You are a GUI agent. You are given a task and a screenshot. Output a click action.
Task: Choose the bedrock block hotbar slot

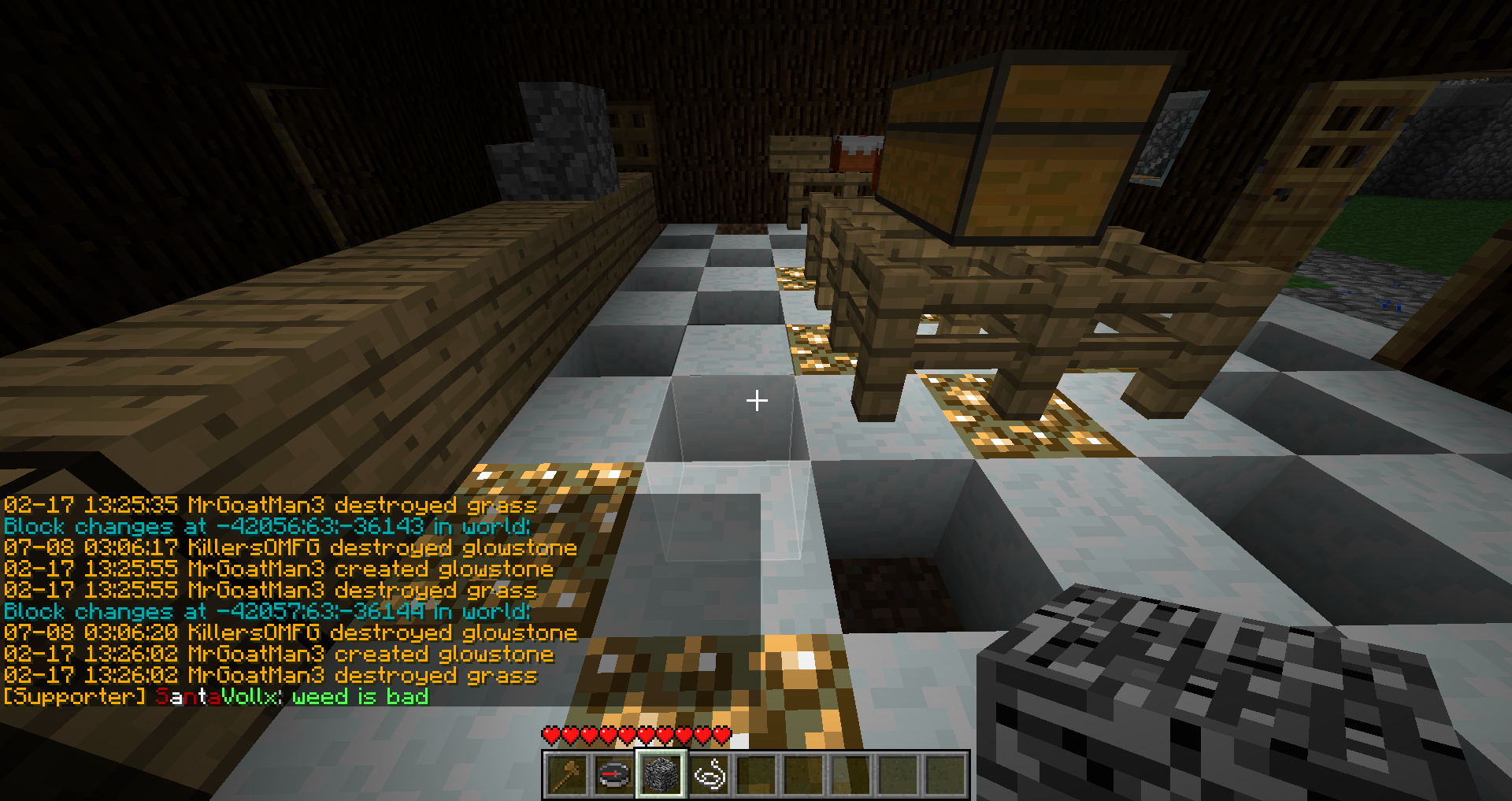tap(661, 775)
